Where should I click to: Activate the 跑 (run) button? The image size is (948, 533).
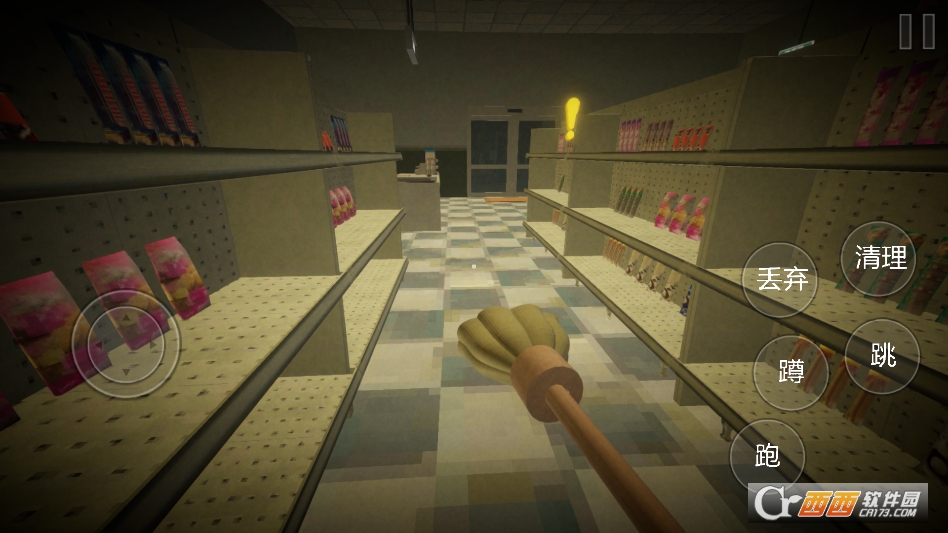point(767,456)
